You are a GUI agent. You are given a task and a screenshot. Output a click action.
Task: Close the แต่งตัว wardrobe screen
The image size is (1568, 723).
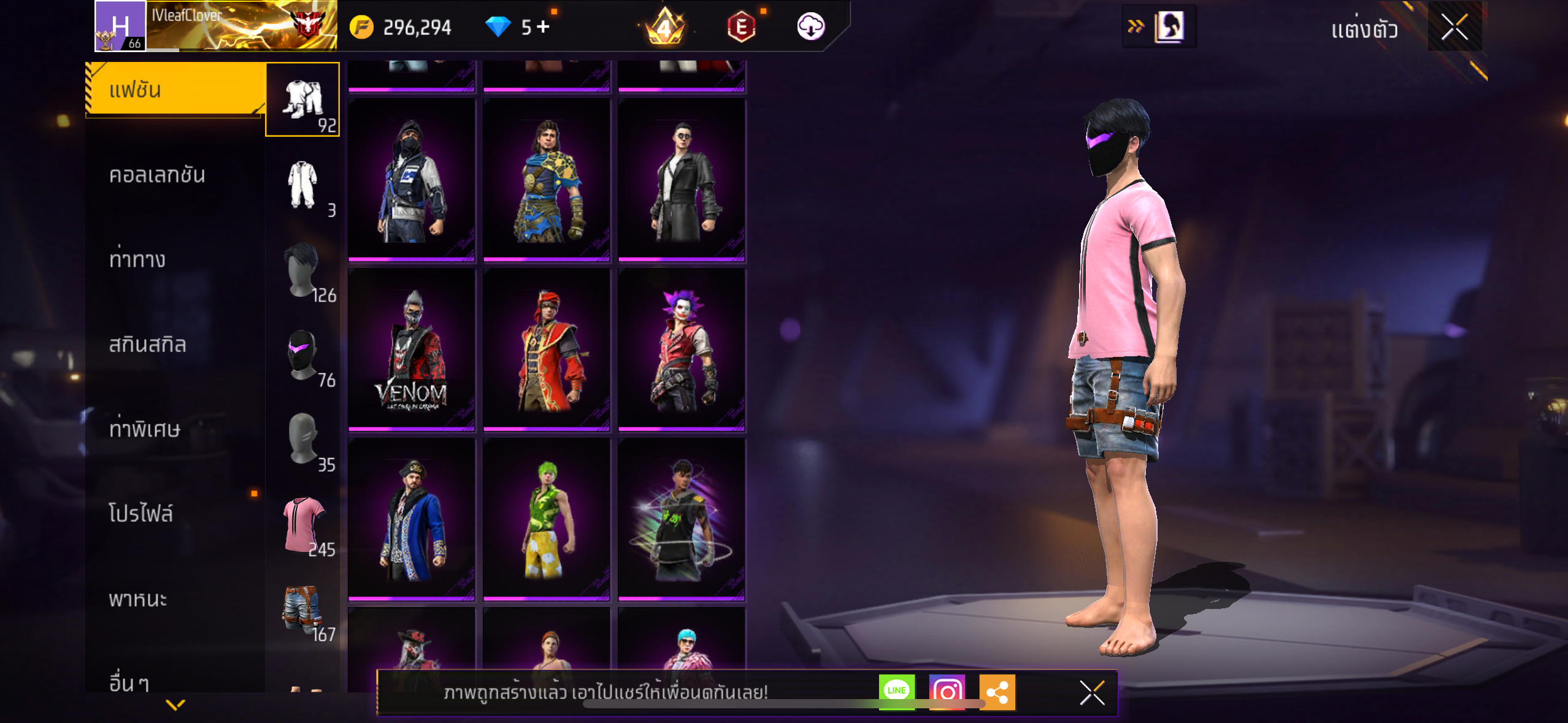(x=1455, y=27)
